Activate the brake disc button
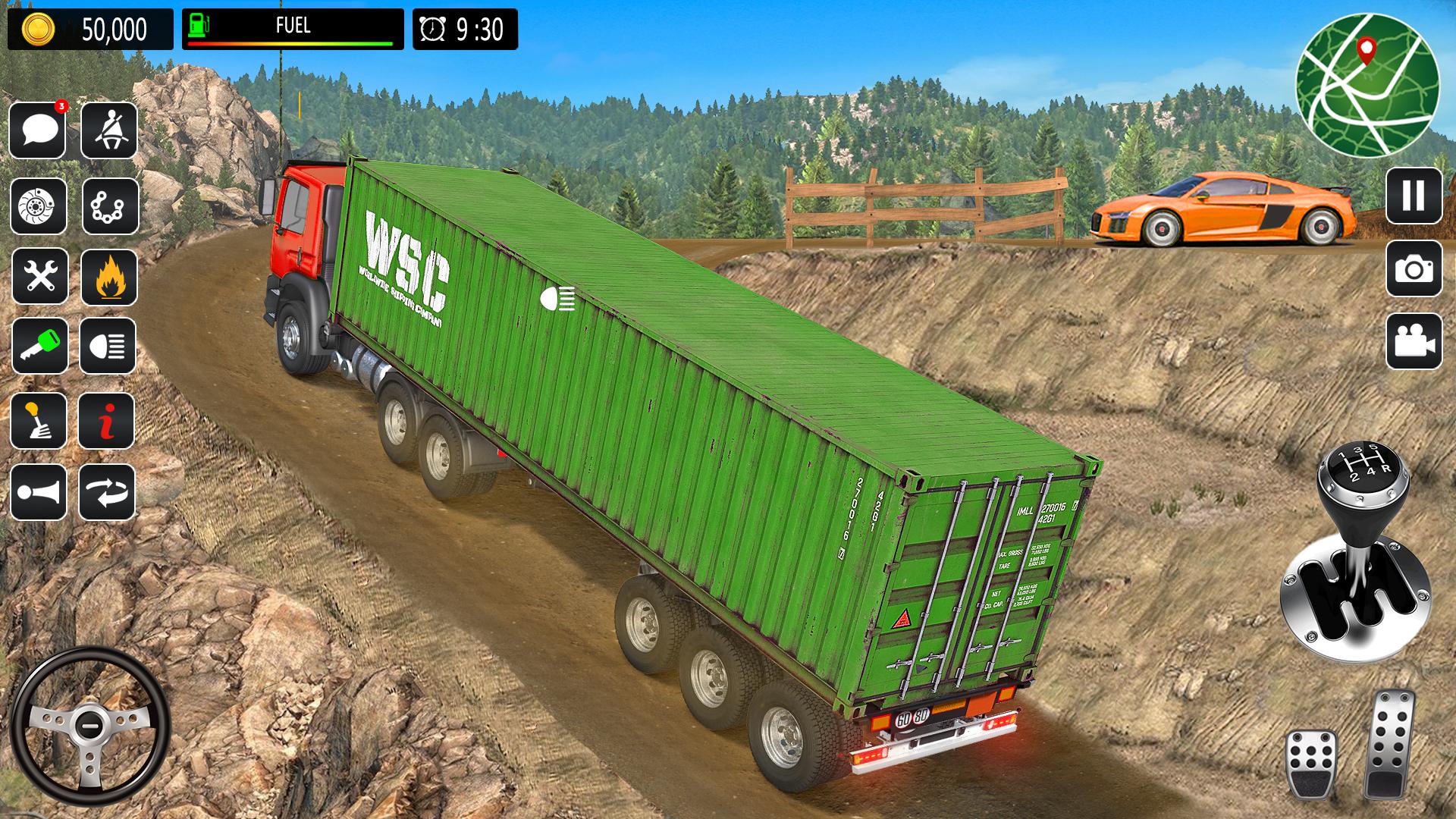 (38, 206)
